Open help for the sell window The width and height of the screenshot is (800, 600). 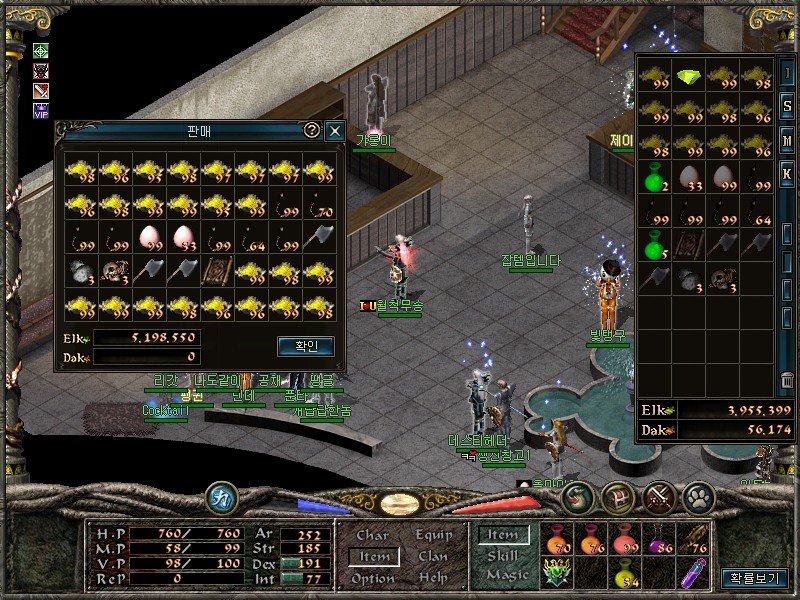point(312,131)
